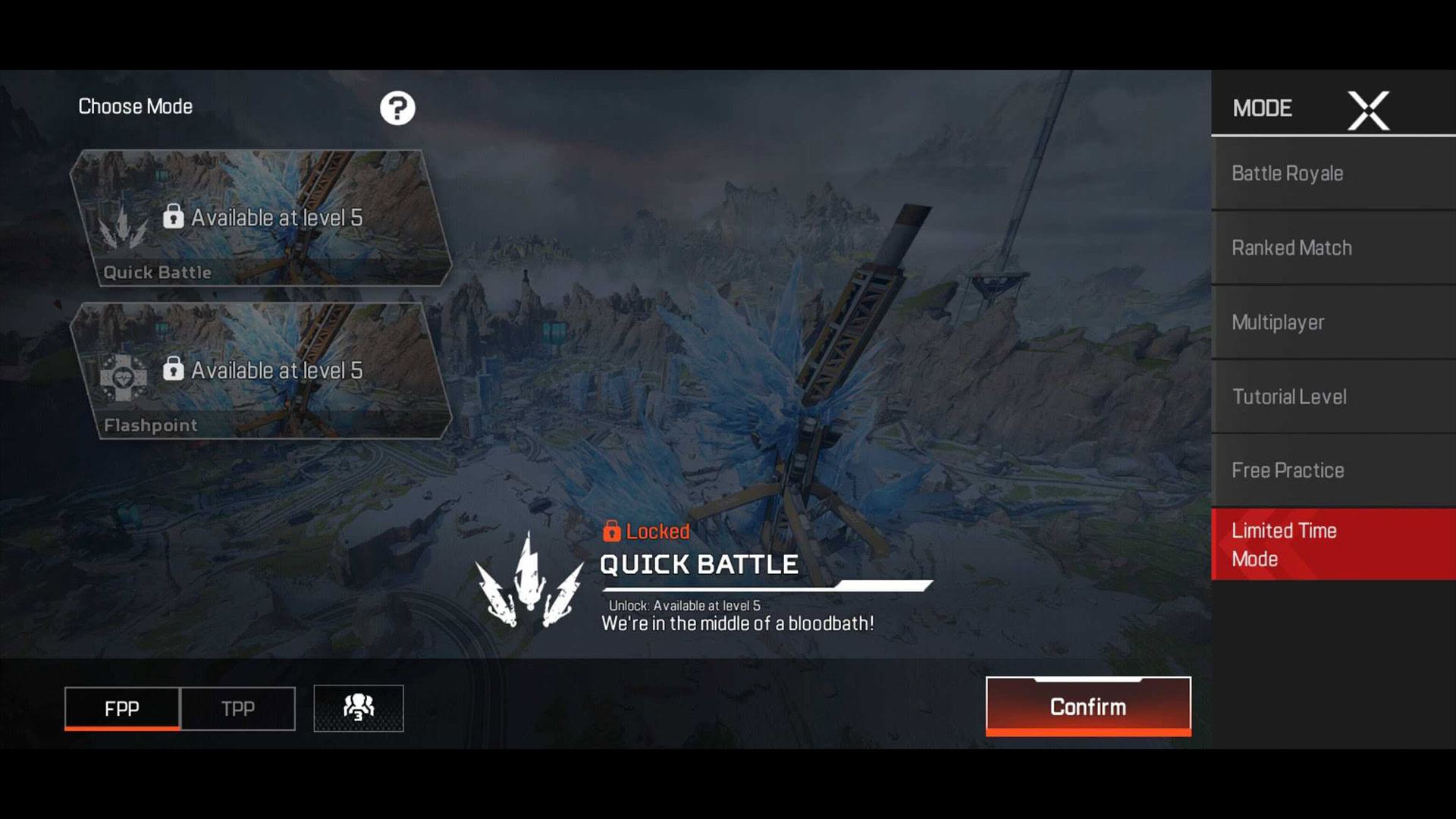This screenshot has height=819, width=1456.
Task: Pick Free Practice mode
Action: pyautogui.click(x=1333, y=470)
